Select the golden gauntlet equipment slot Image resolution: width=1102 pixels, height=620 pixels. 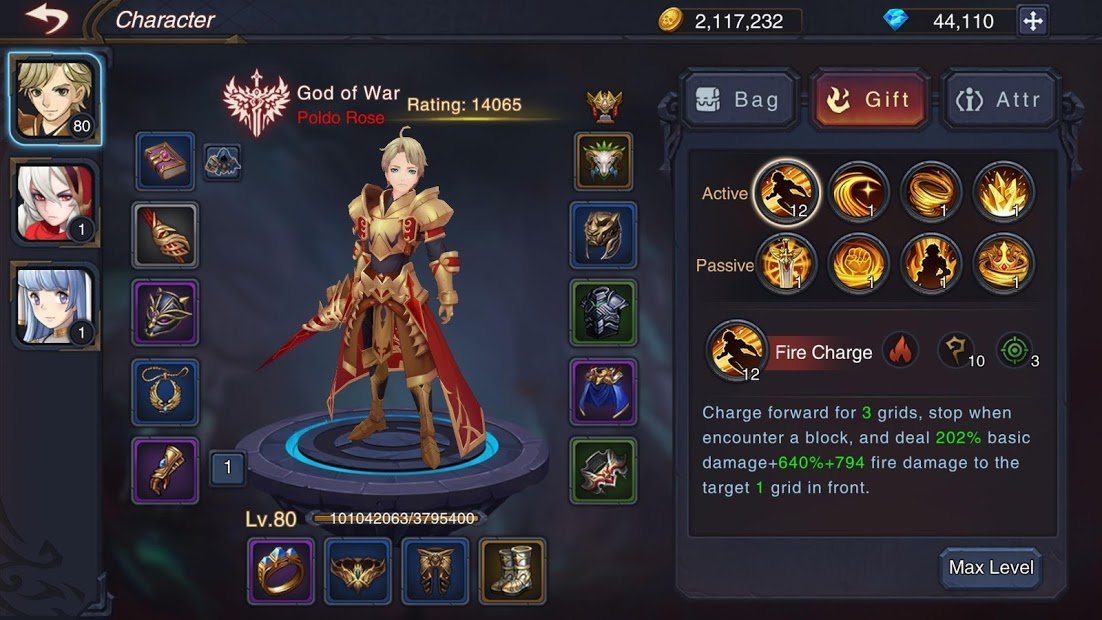[165, 470]
